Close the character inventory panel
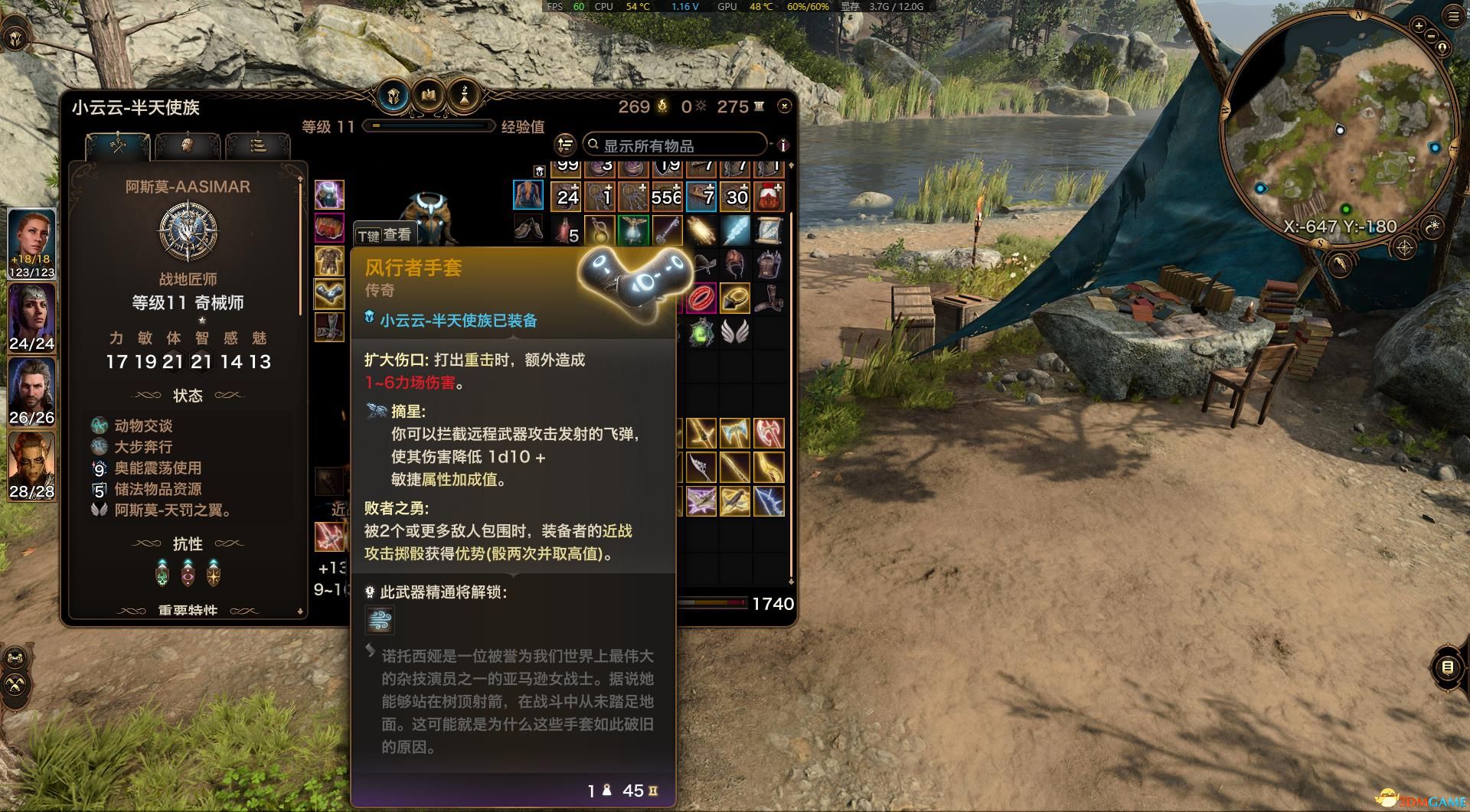Screen dimensions: 1470x812 pyautogui.click(x=784, y=106)
